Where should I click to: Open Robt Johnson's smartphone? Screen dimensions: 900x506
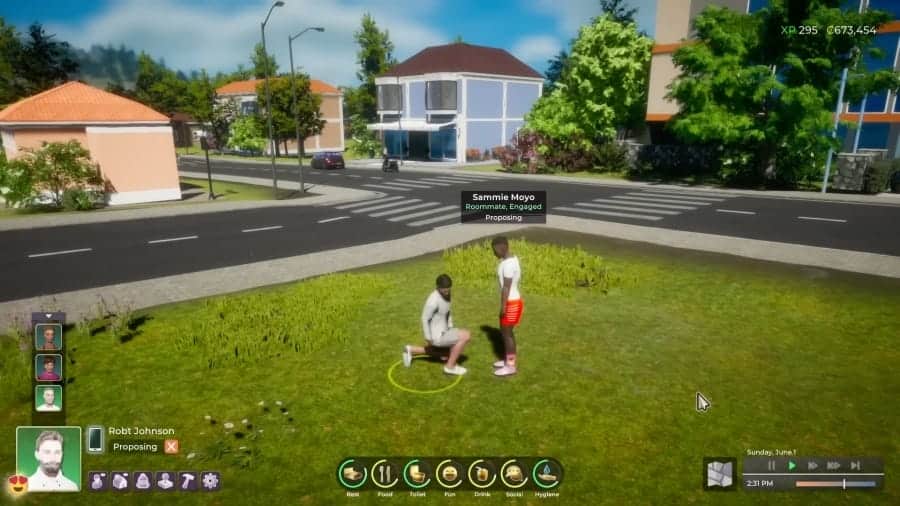coord(95,439)
